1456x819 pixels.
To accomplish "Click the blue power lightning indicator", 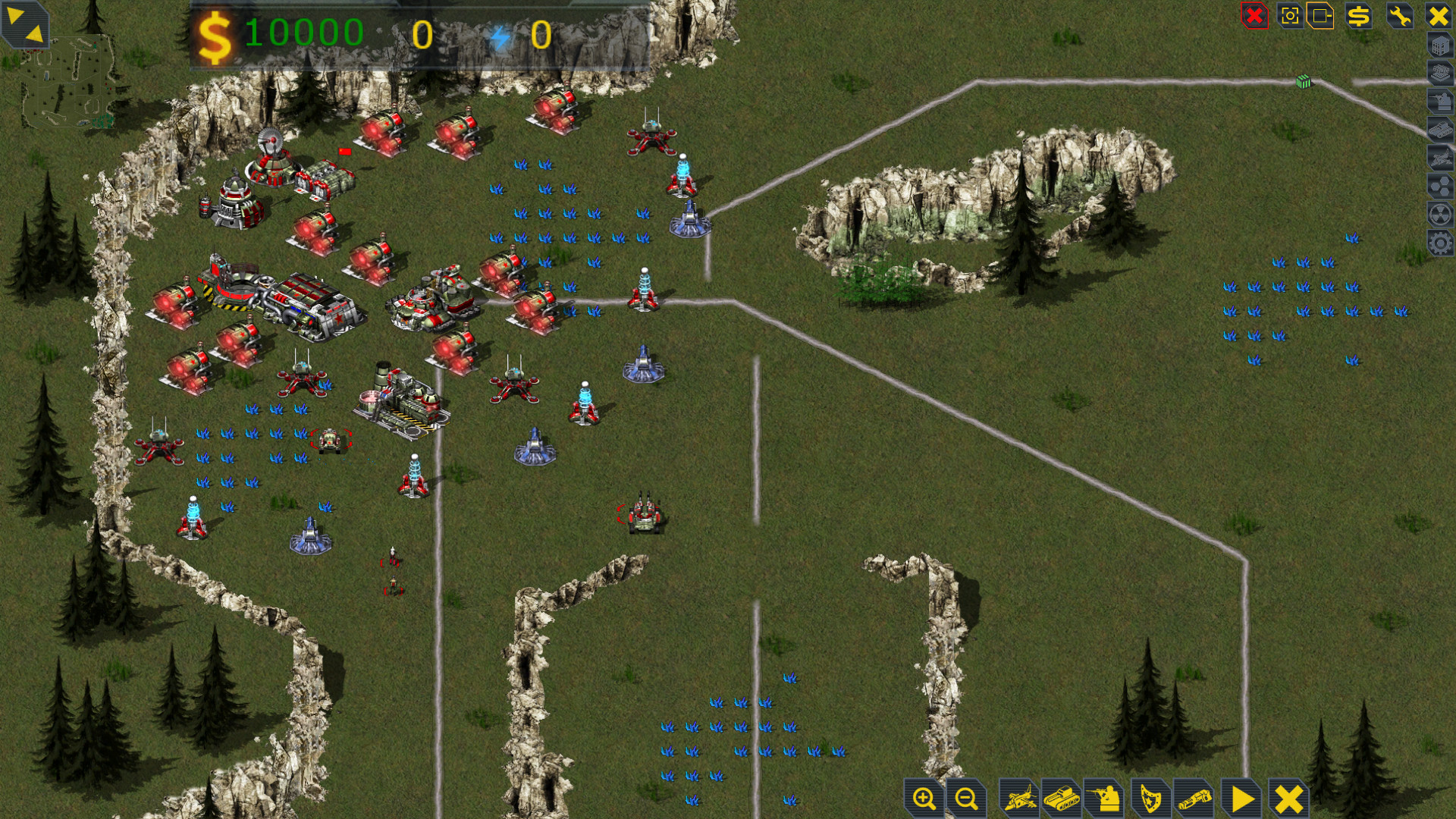I will pos(500,34).
